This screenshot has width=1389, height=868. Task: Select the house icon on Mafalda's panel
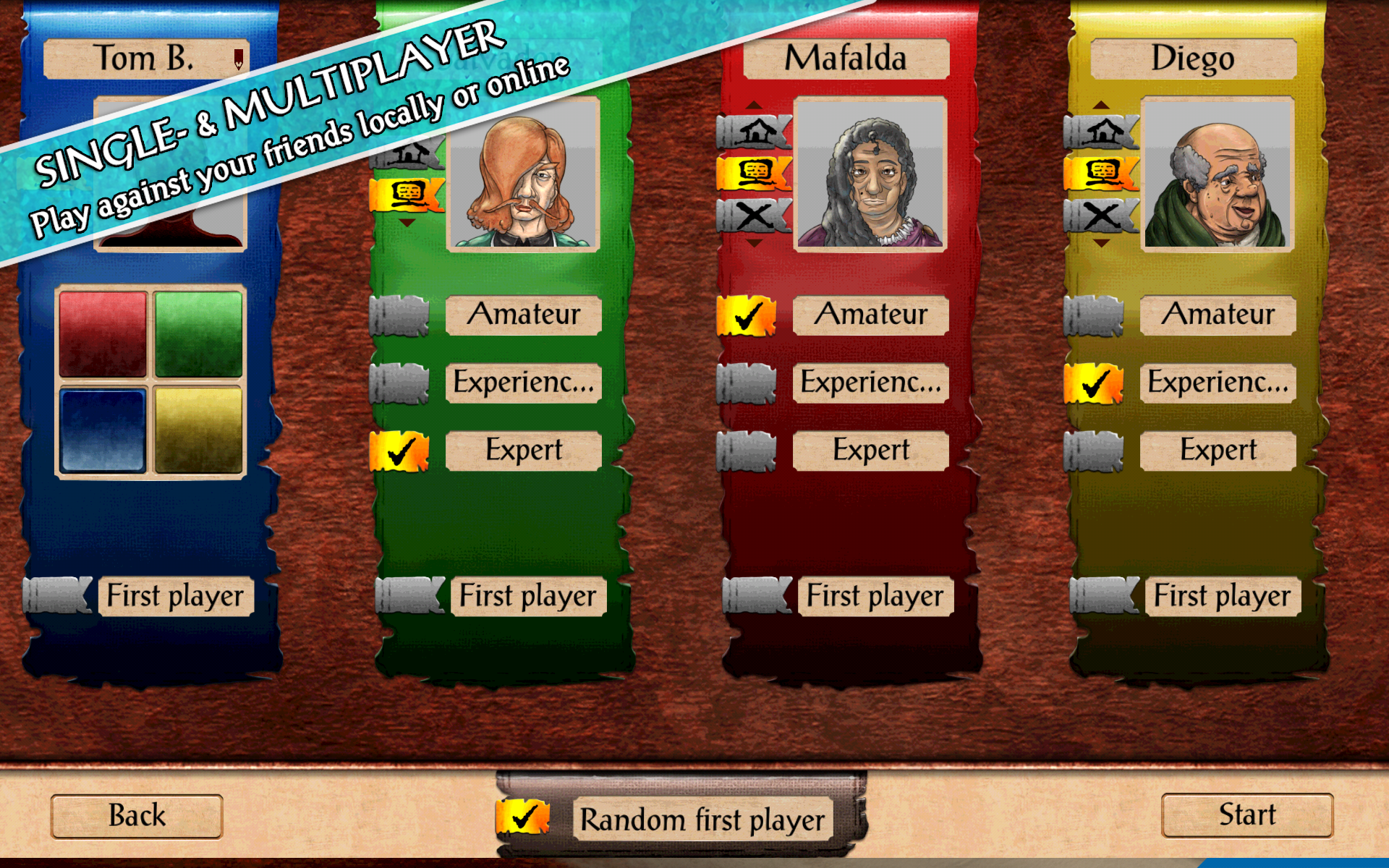[755, 130]
